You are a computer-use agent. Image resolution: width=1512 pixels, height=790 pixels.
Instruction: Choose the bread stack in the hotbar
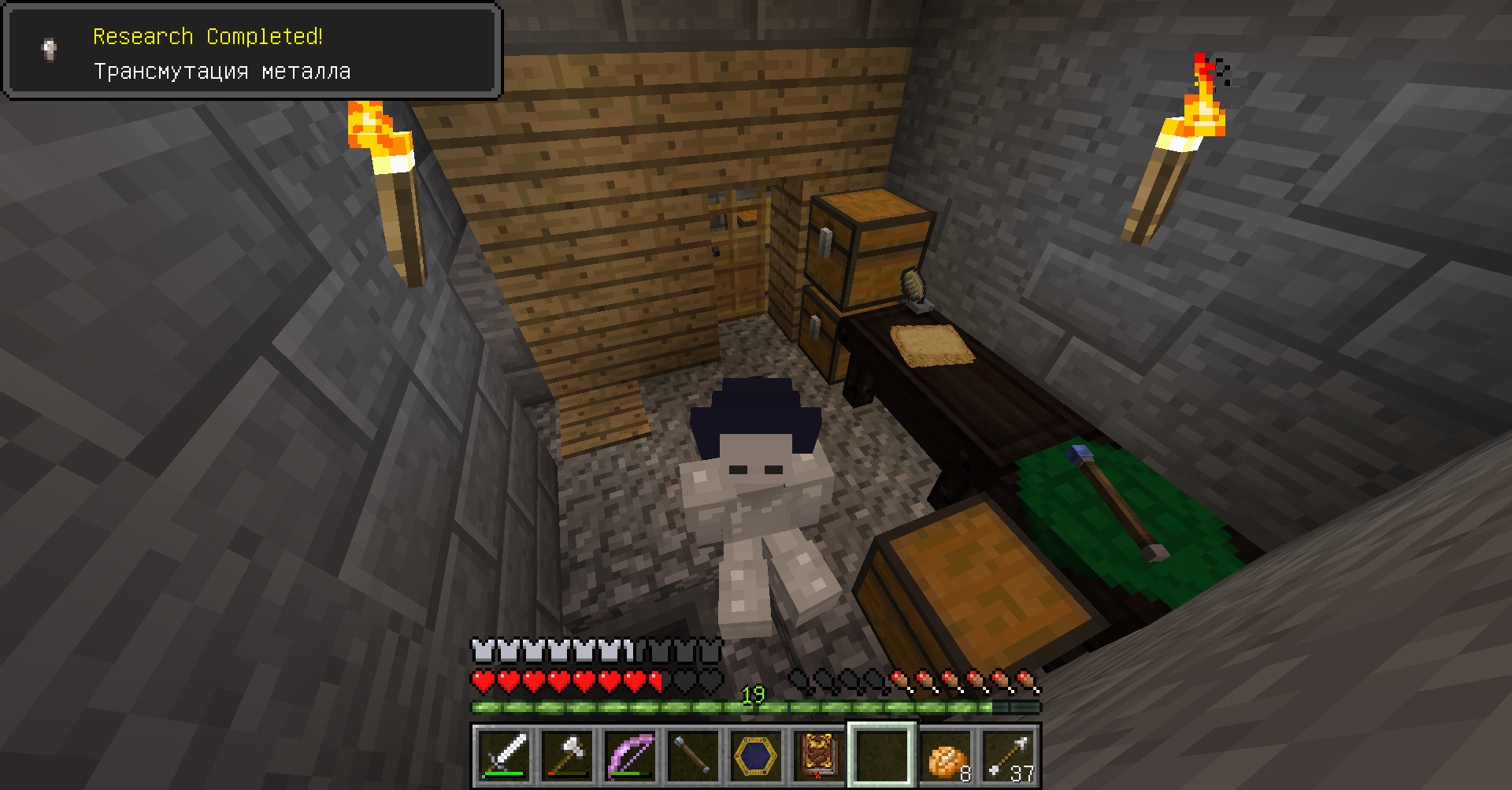click(945, 756)
